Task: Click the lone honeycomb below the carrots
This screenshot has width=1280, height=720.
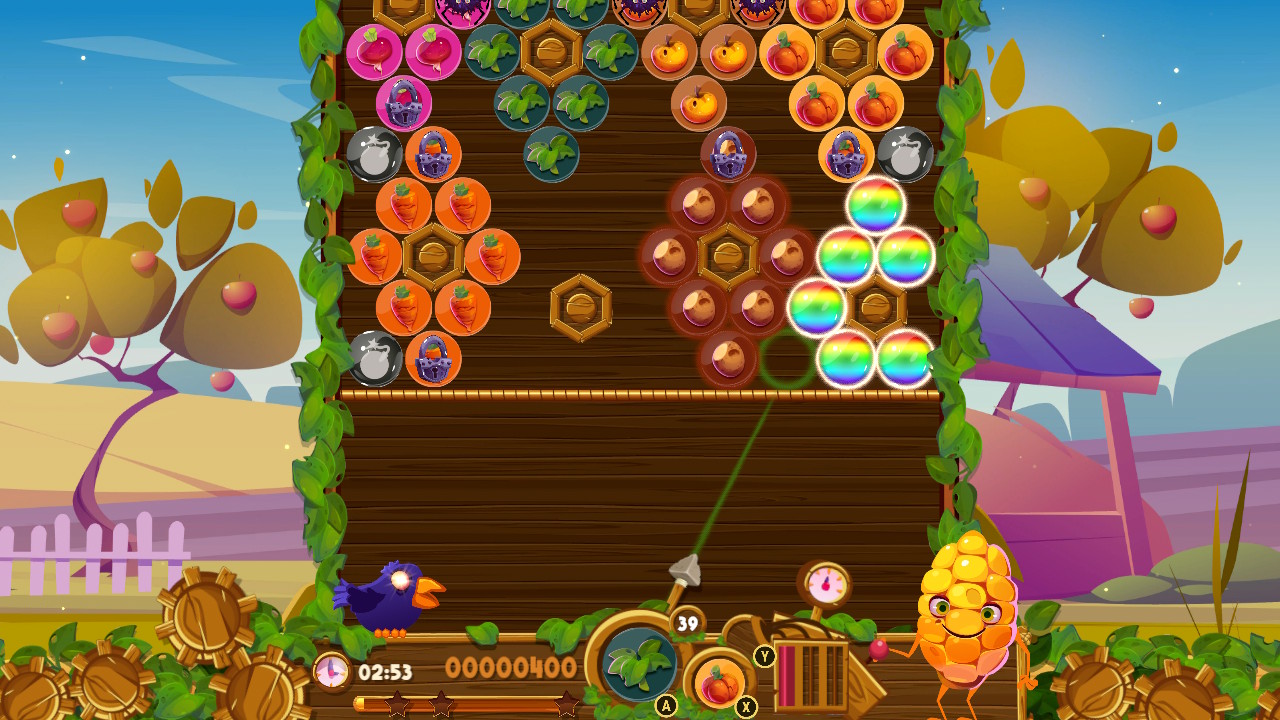Action: tap(581, 308)
